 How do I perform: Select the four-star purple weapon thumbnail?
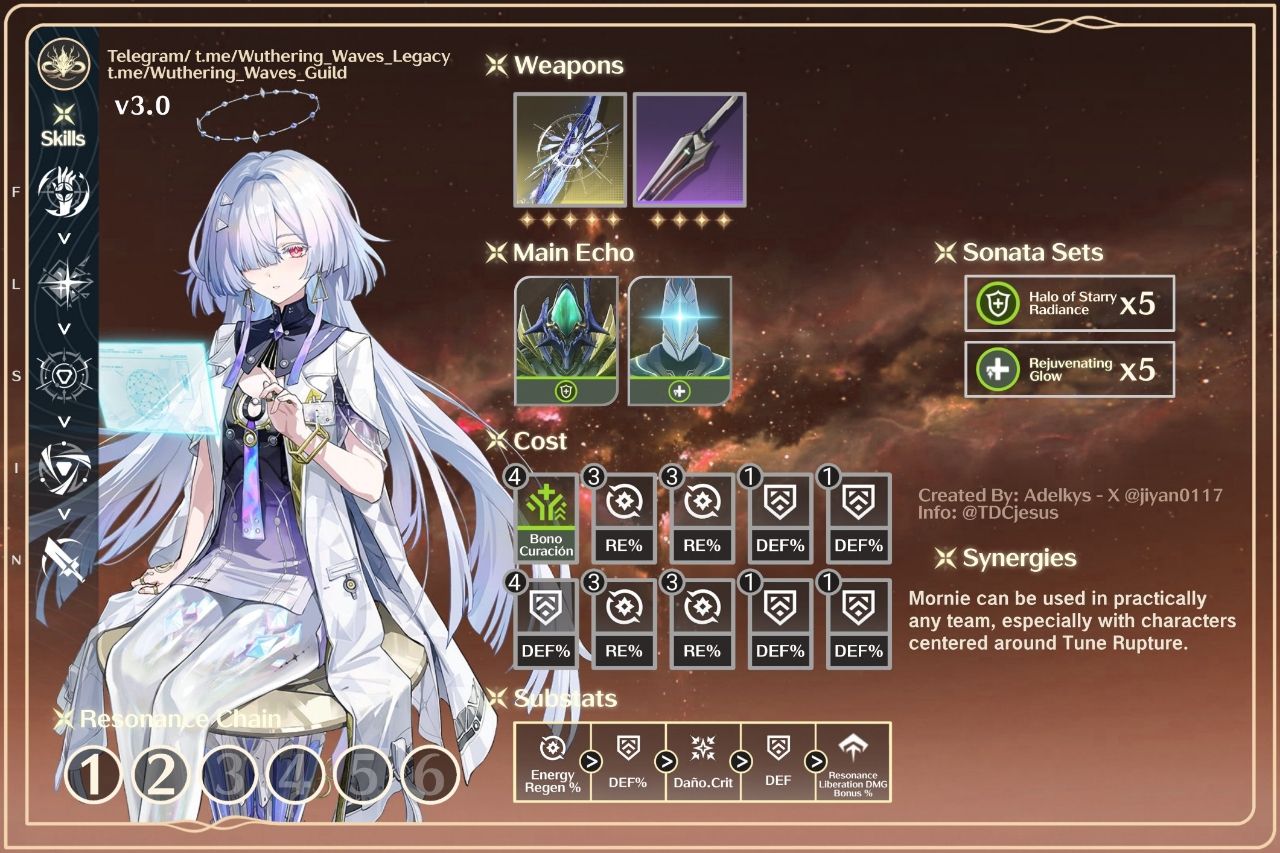[689, 150]
